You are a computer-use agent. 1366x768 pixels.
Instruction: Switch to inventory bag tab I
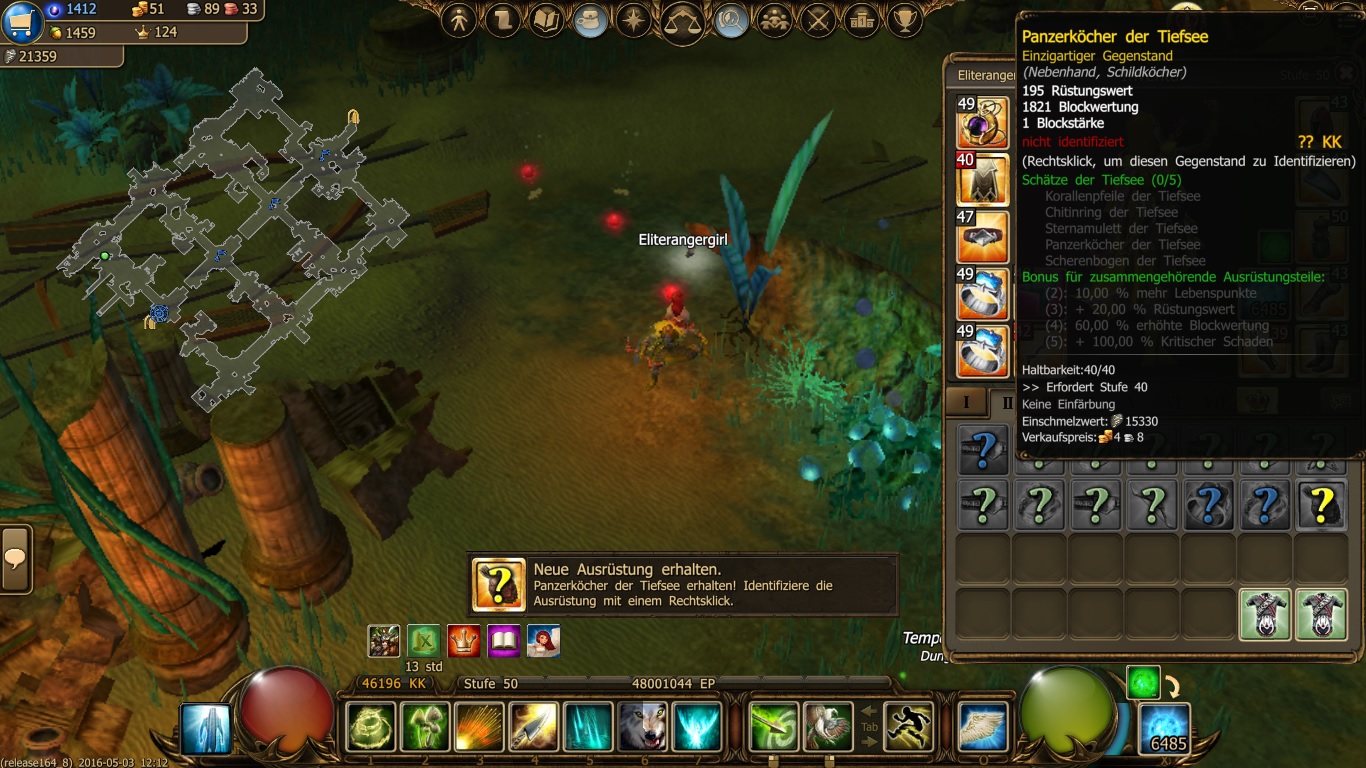[966, 402]
